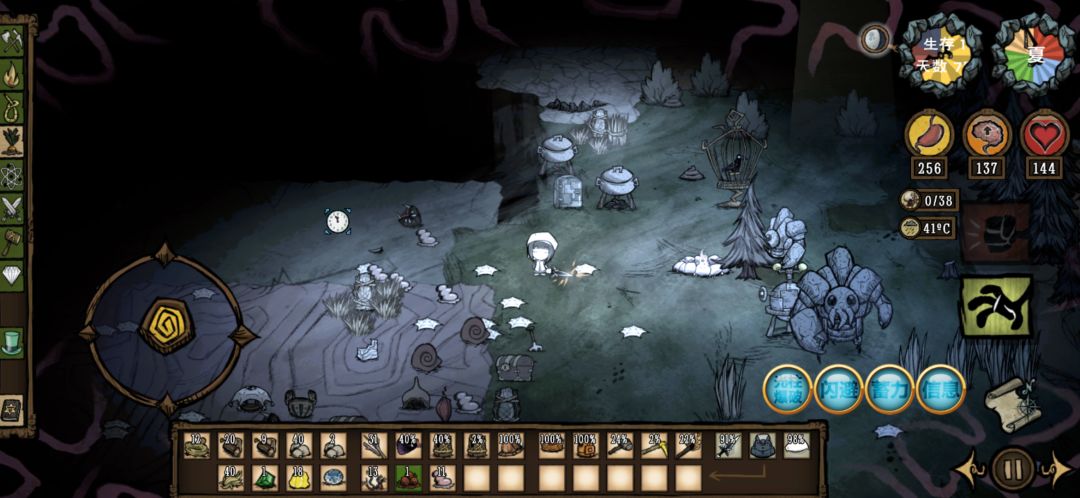Open the Tools crafting tab
Viewport: 1080px width, 498px height.
click(12, 41)
